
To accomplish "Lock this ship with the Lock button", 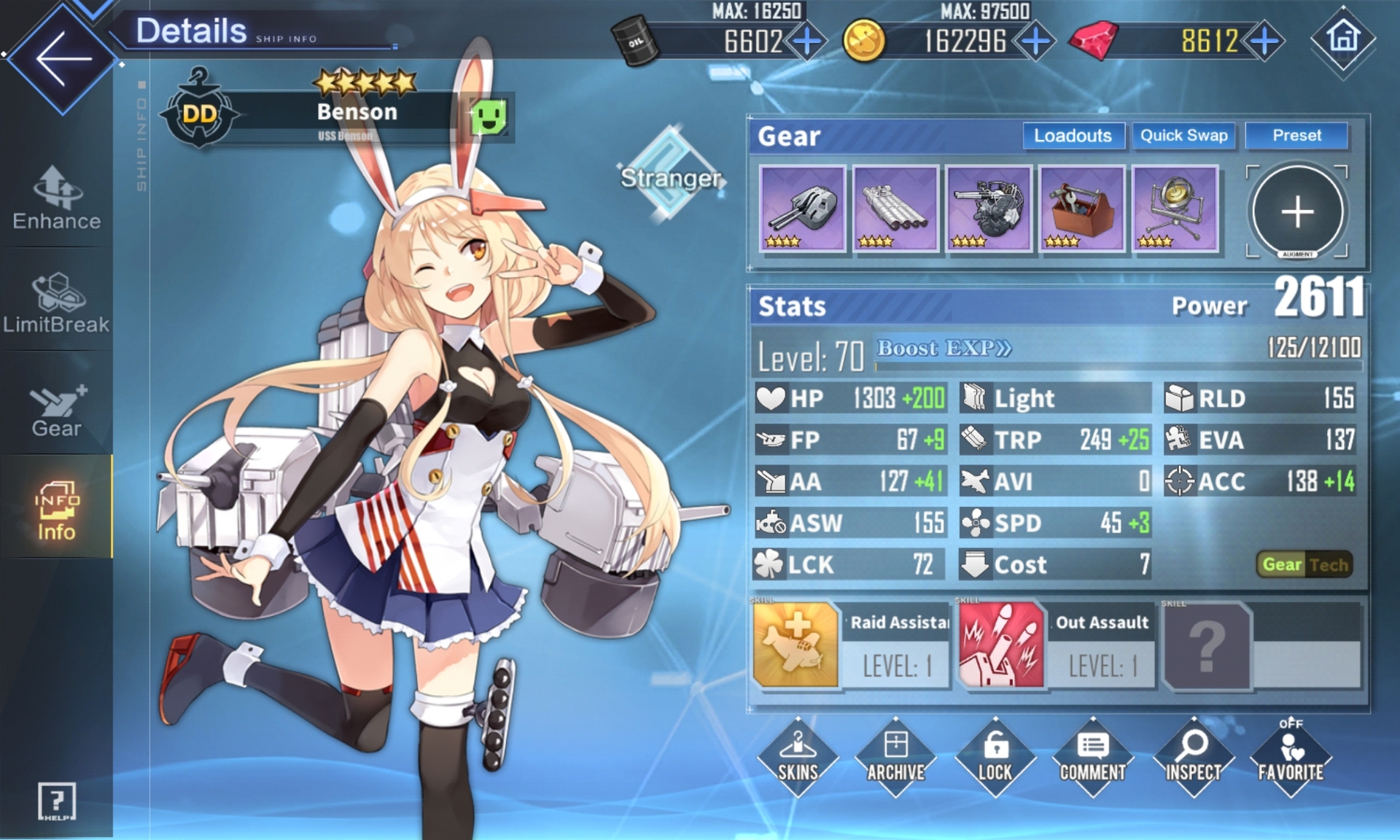I will click(x=995, y=757).
